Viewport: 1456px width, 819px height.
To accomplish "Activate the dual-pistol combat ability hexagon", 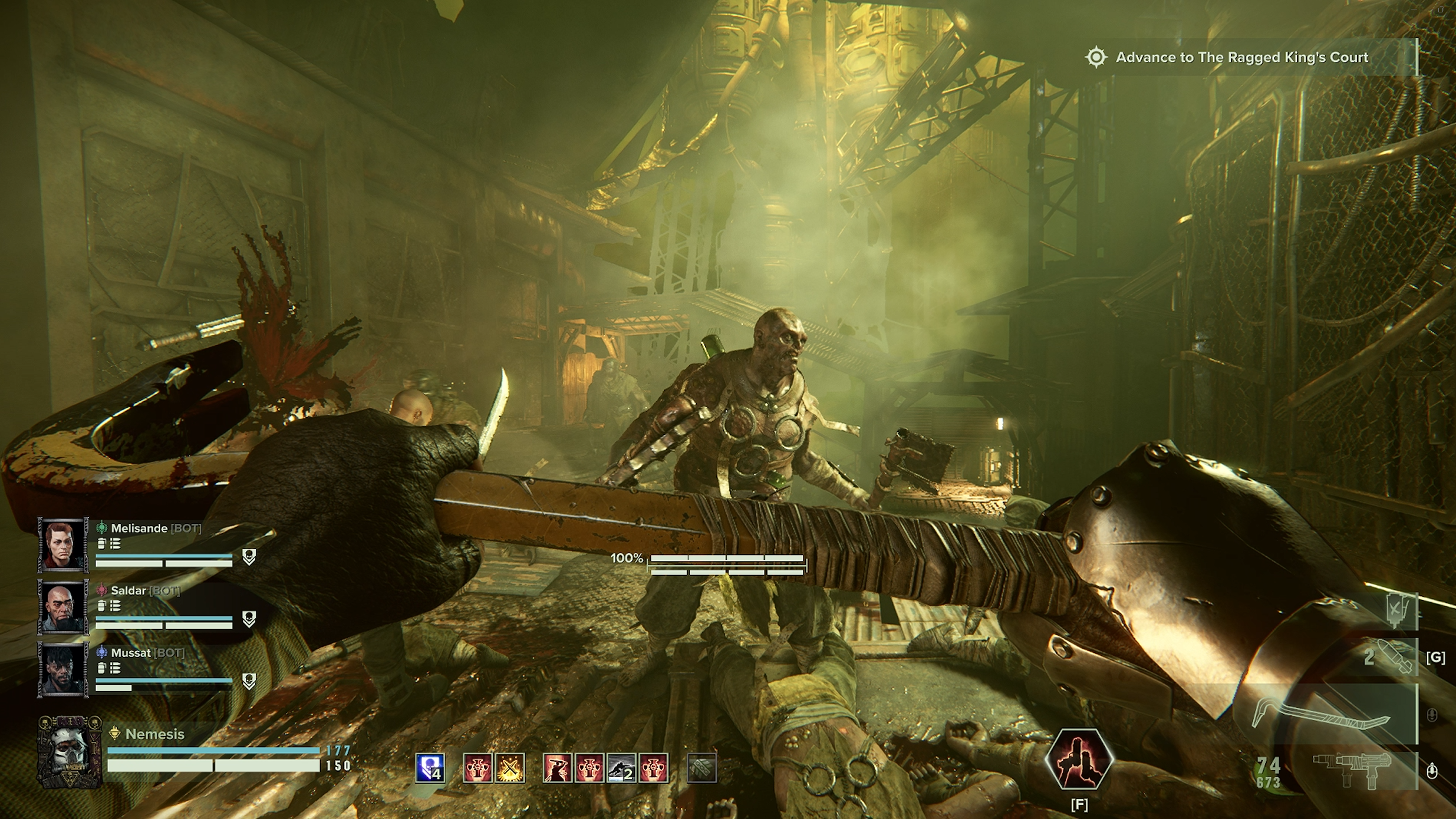I will tap(1079, 759).
